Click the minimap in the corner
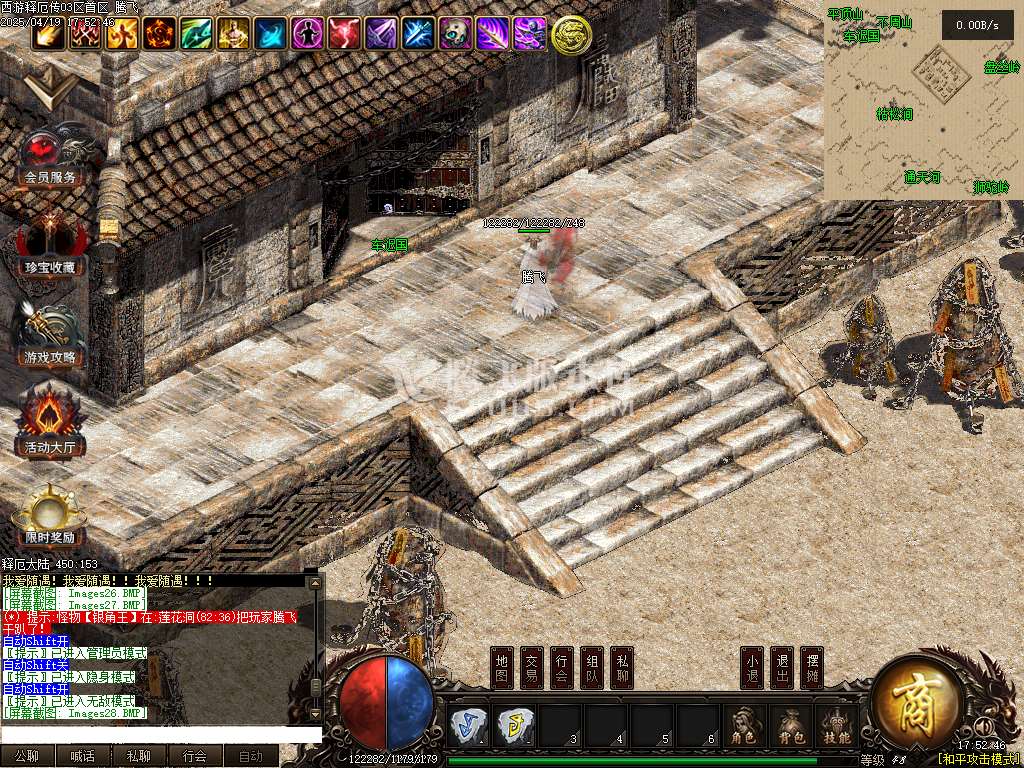Screen dimensions: 1024x768 pyautogui.click(x=922, y=100)
